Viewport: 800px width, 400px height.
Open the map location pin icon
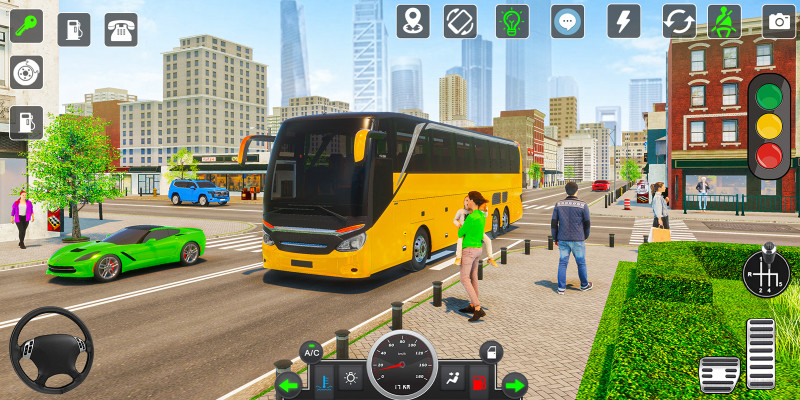(x=413, y=21)
